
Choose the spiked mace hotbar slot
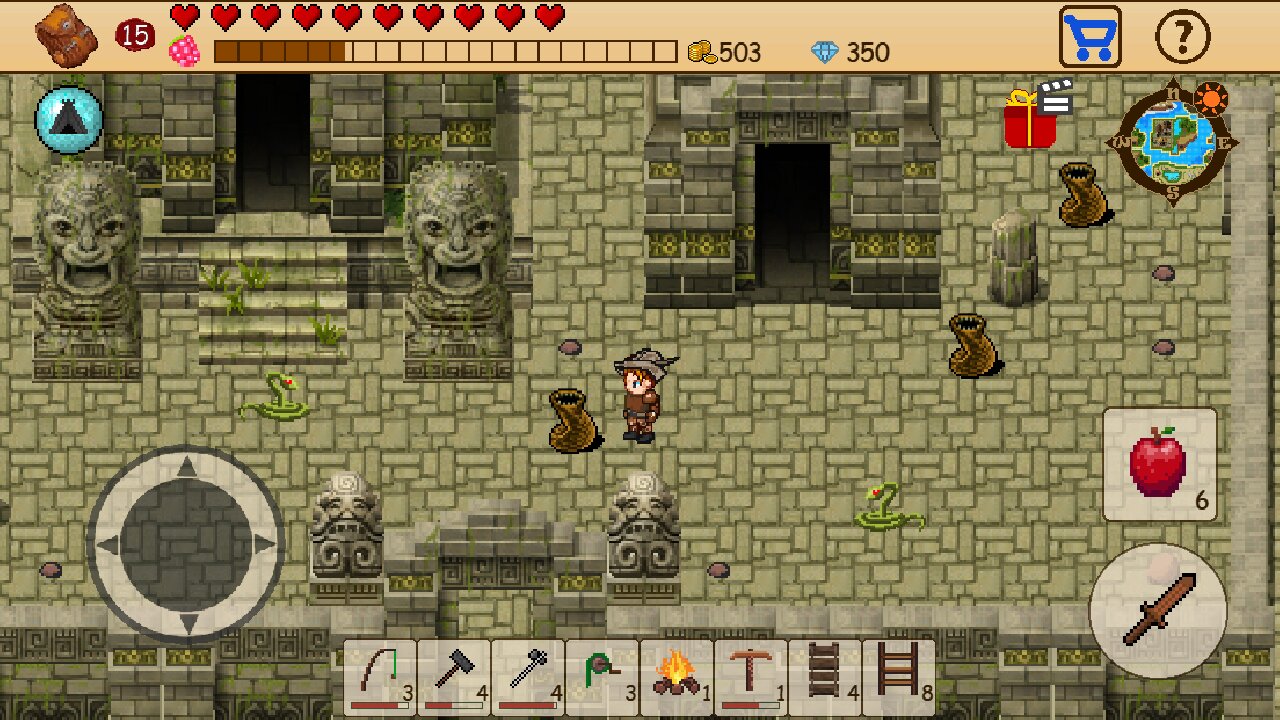(x=528, y=678)
